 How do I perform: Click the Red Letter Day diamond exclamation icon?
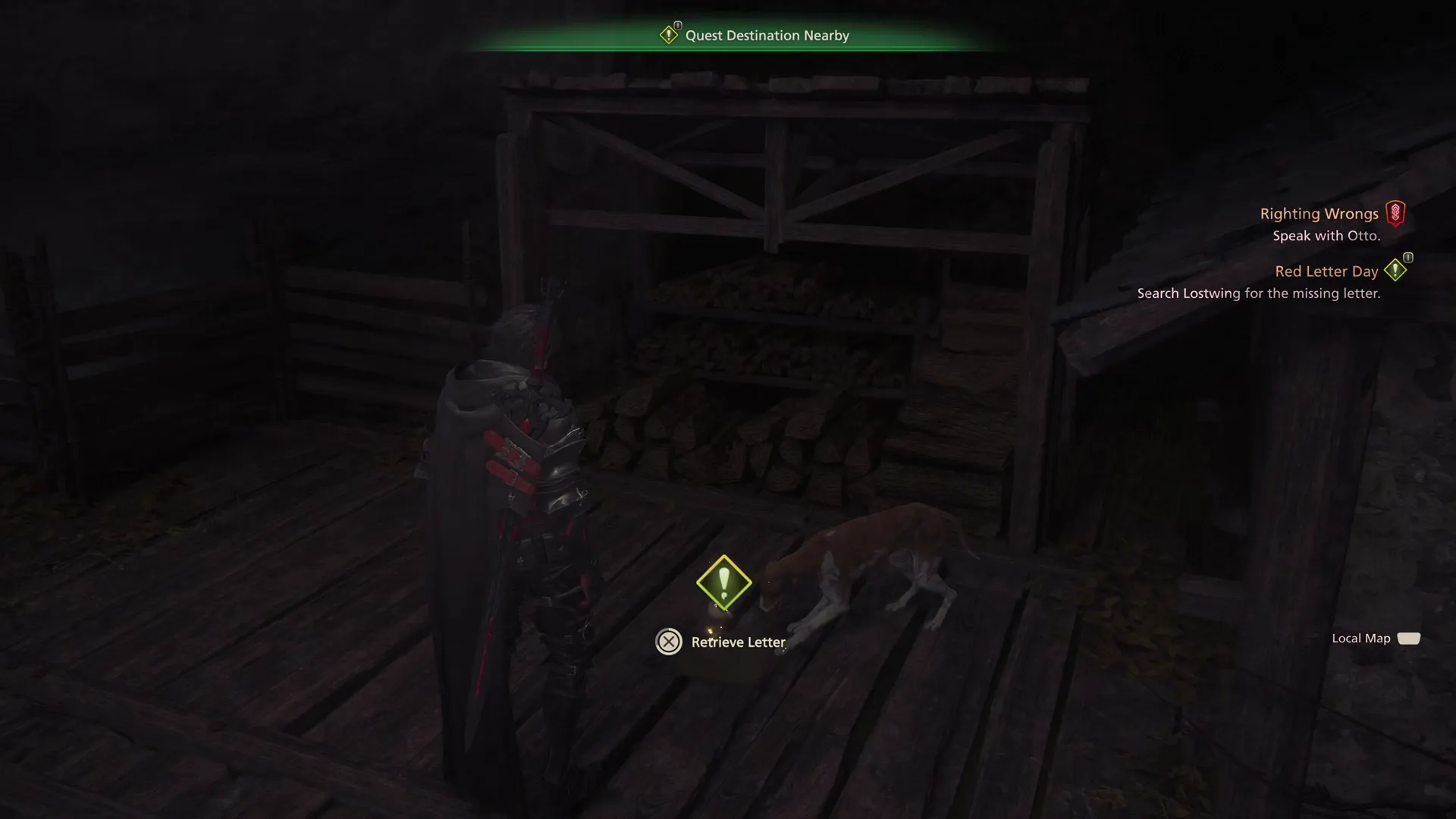(x=1396, y=270)
